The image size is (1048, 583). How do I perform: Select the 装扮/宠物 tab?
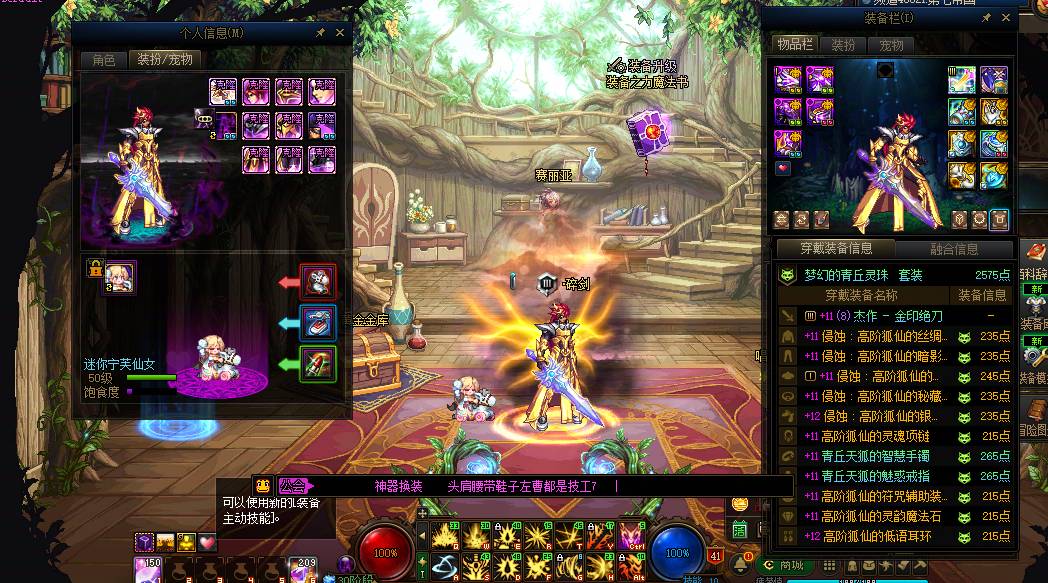coord(165,60)
